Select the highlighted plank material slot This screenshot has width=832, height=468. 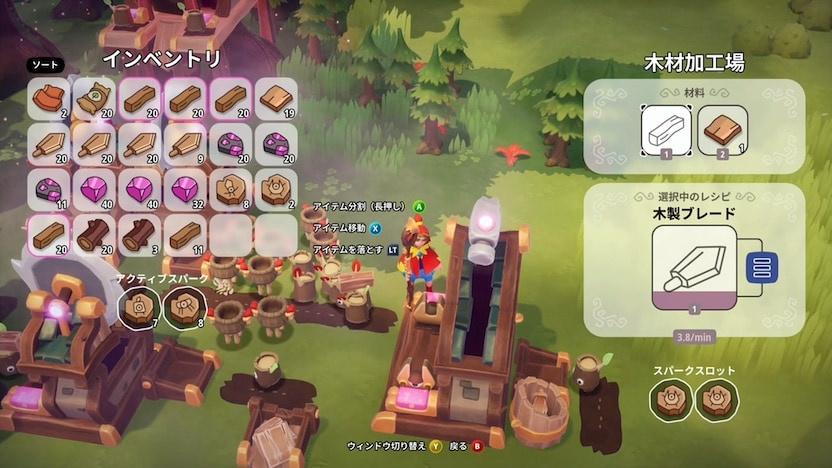click(666, 132)
